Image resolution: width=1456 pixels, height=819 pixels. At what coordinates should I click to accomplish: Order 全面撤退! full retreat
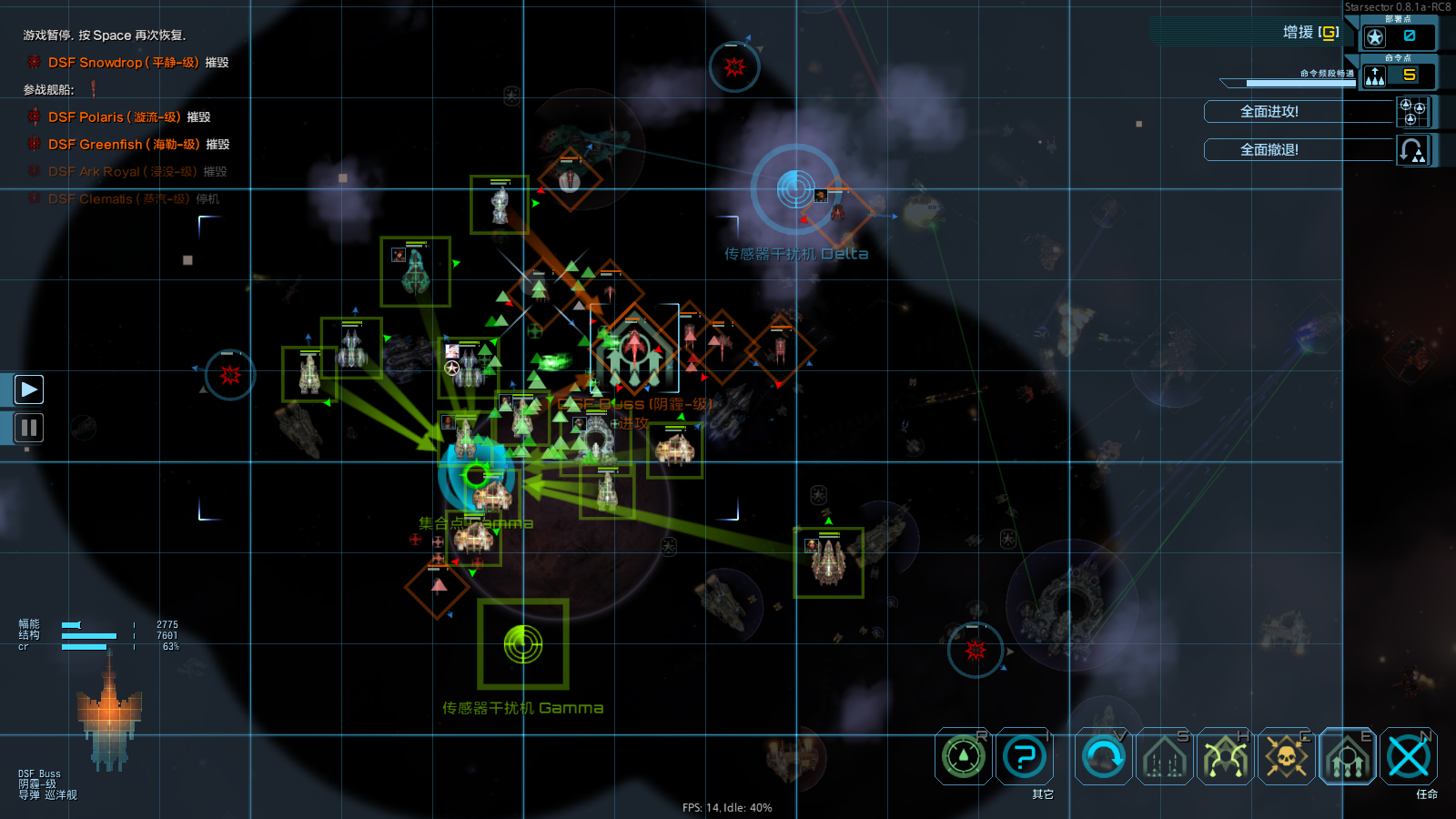tap(1269, 150)
